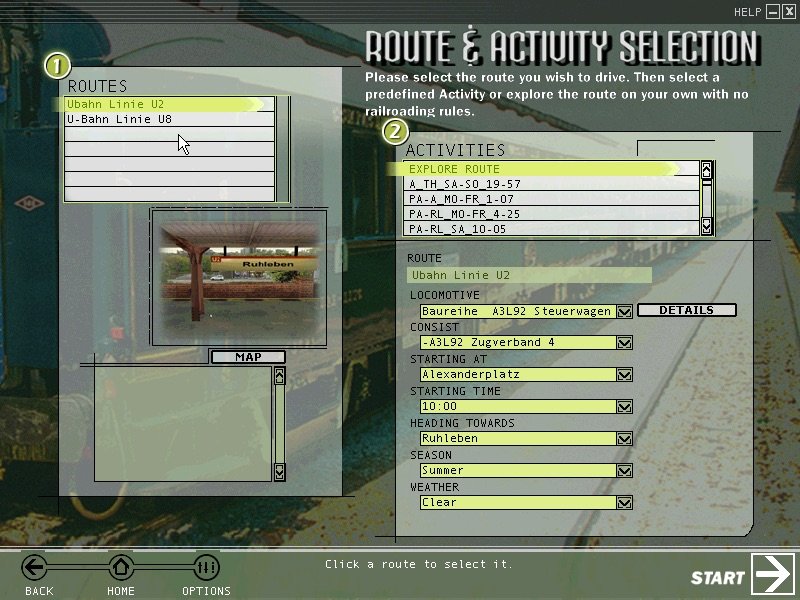Viewport: 800px width, 600px height.
Task: Open the Weather dropdown
Action: 625,503
